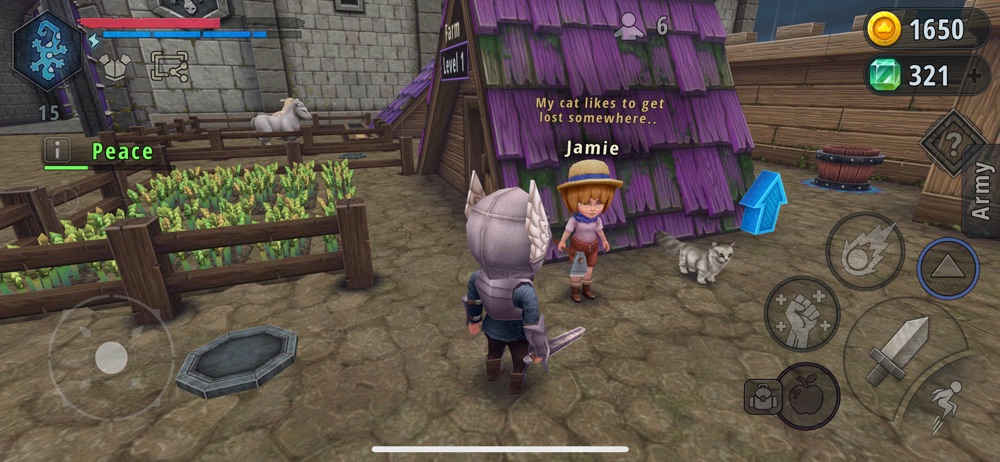Open the players online count icon
The height and width of the screenshot is (462, 1000).
tap(630, 27)
